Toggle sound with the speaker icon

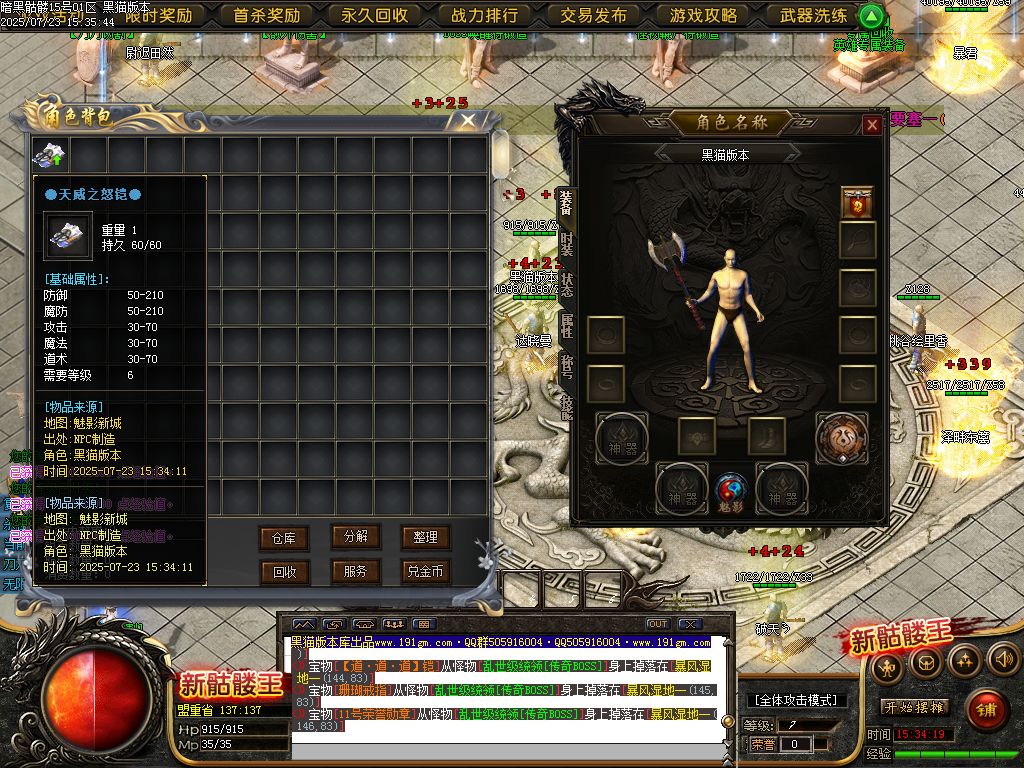point(1002,659)
